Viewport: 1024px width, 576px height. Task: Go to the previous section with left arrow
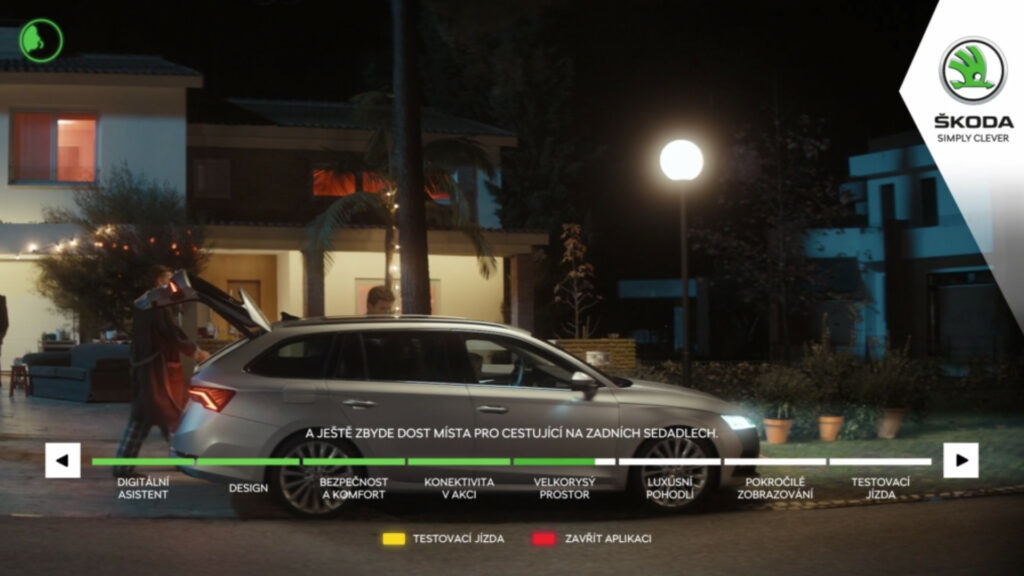click(x=62, y=460)
